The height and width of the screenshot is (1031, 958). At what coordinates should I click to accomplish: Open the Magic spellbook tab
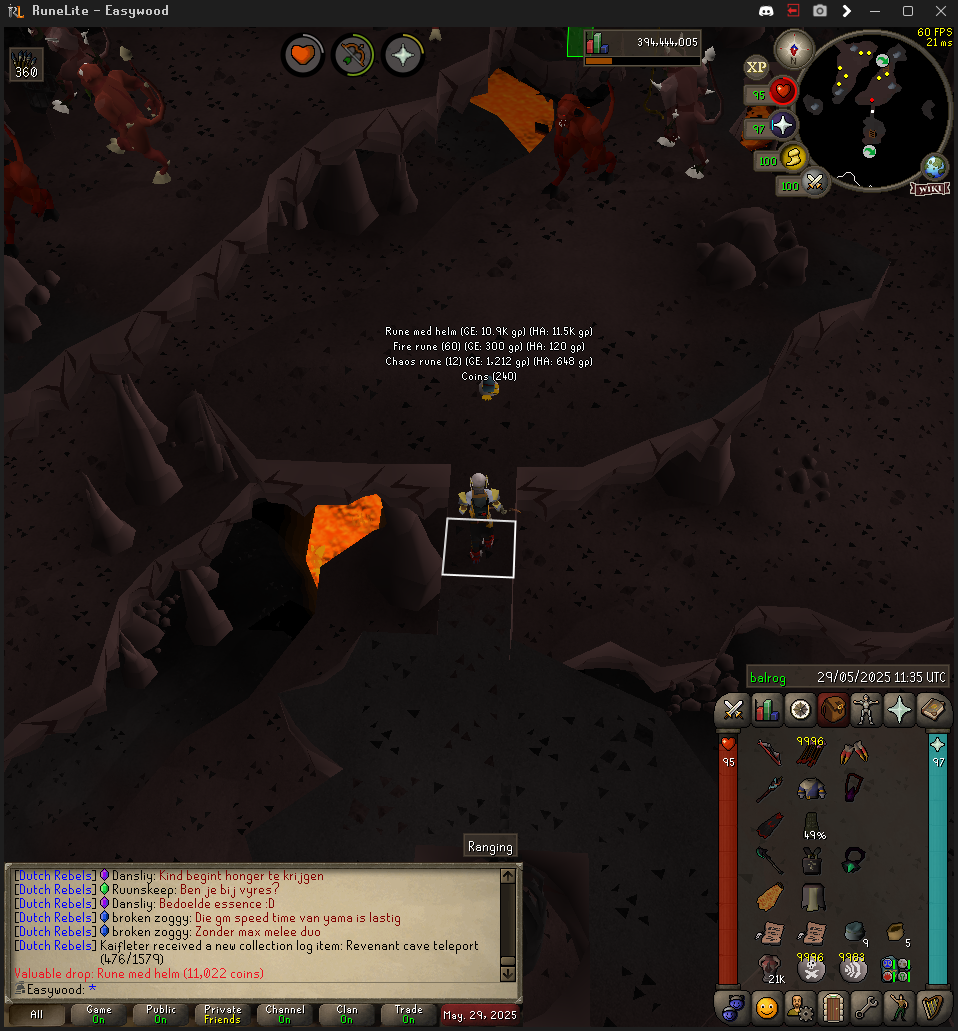[932, 710]
